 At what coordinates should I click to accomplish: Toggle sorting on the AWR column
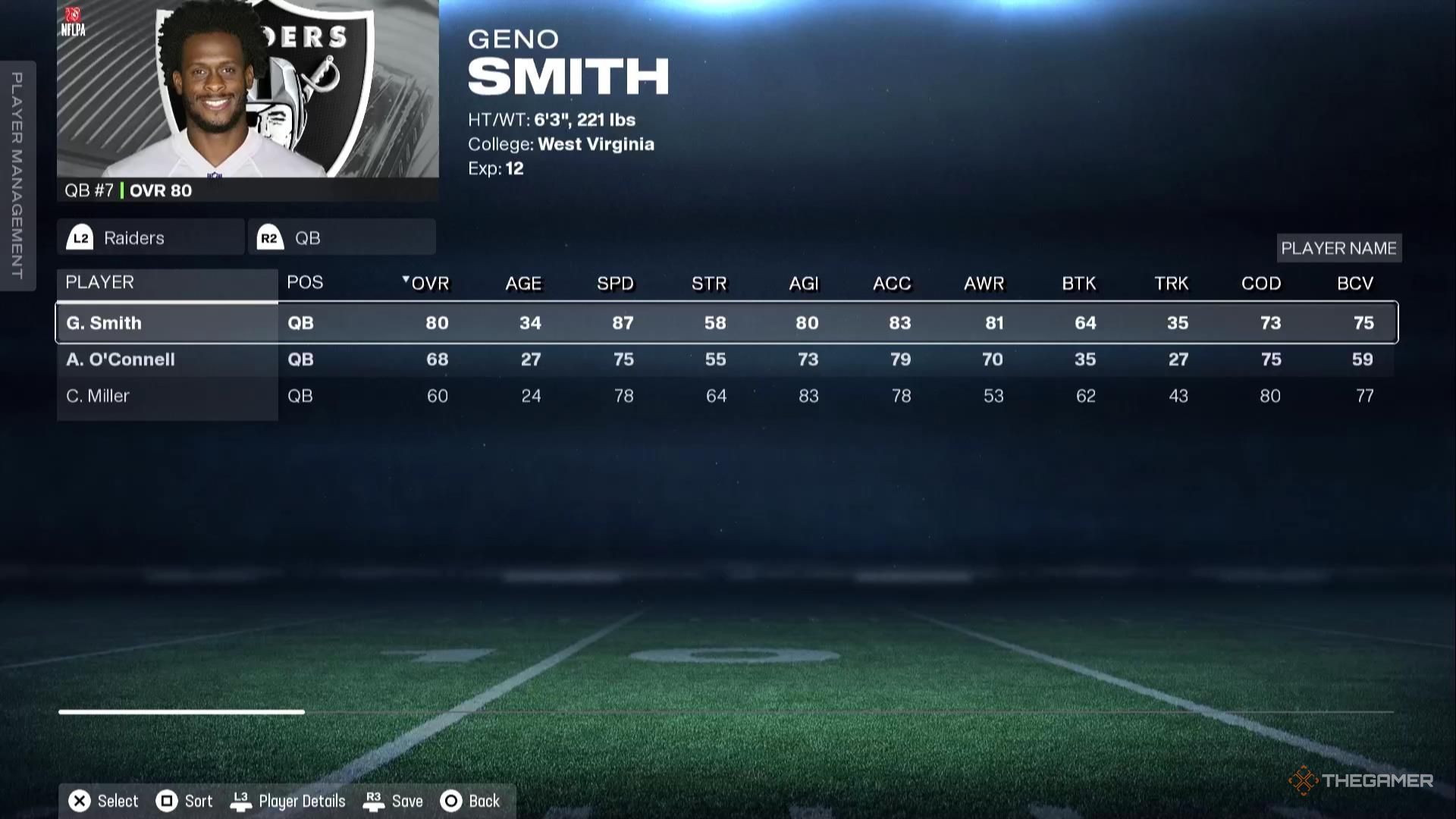point(984,283)
